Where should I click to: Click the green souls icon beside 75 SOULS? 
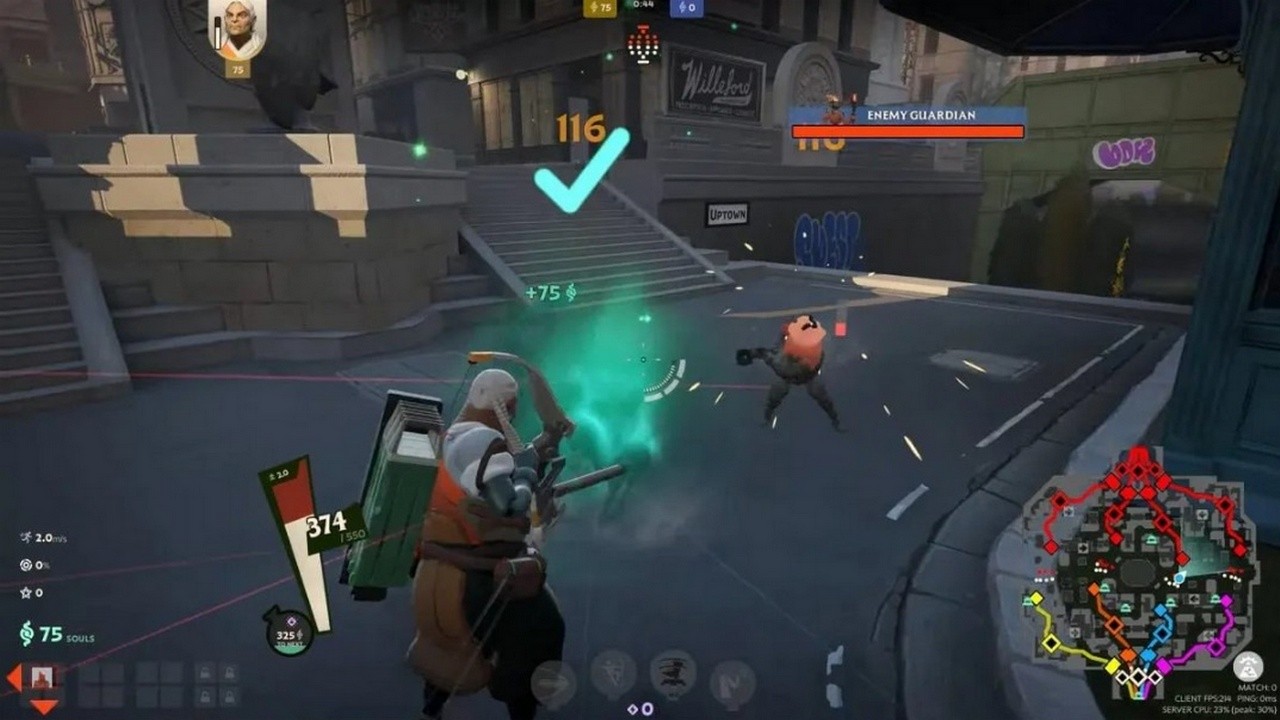pos(27,634)
